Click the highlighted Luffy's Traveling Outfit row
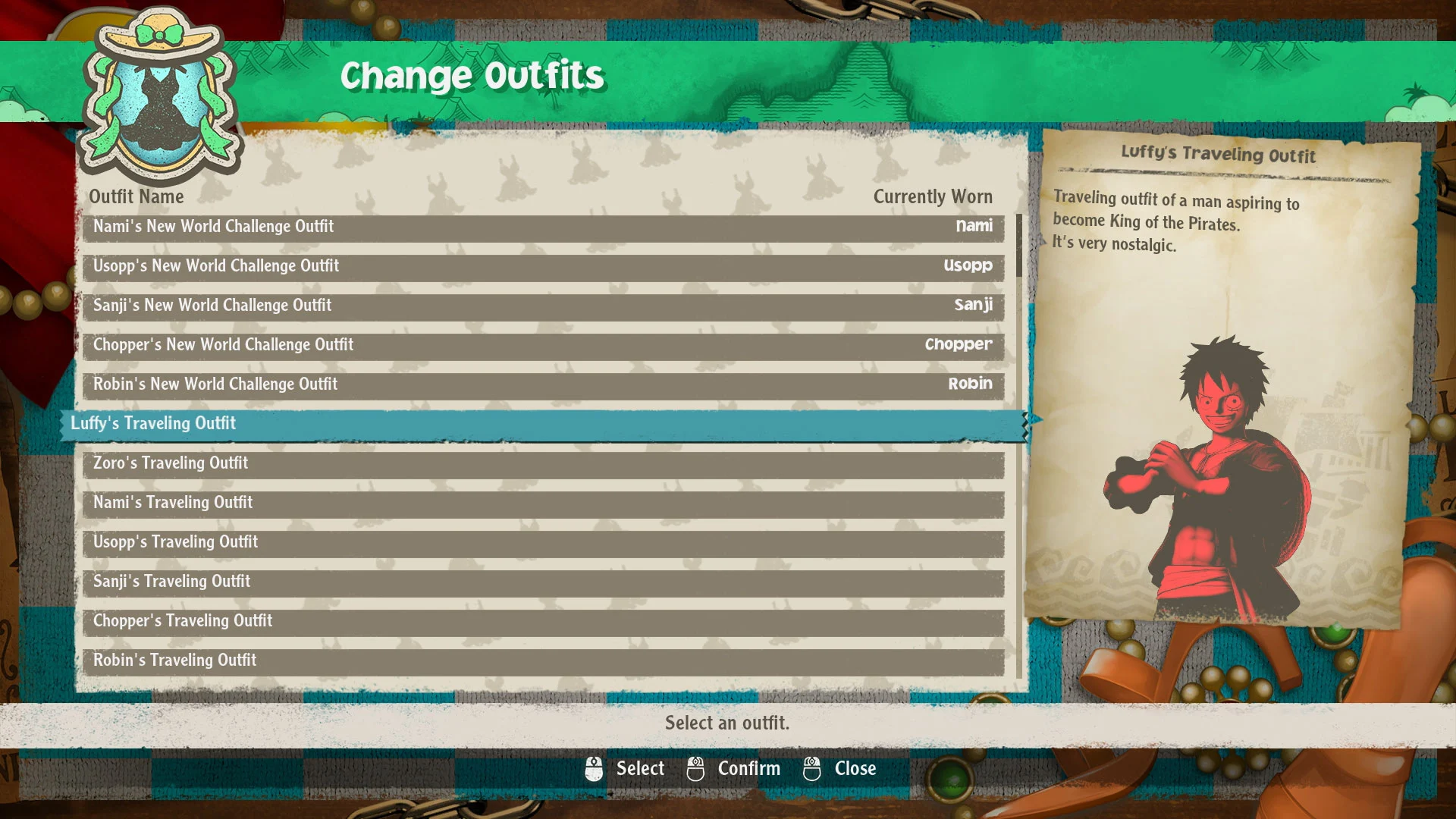Image resolution: width=1456 pixels, height=819 pixels. tap(543, 425)
